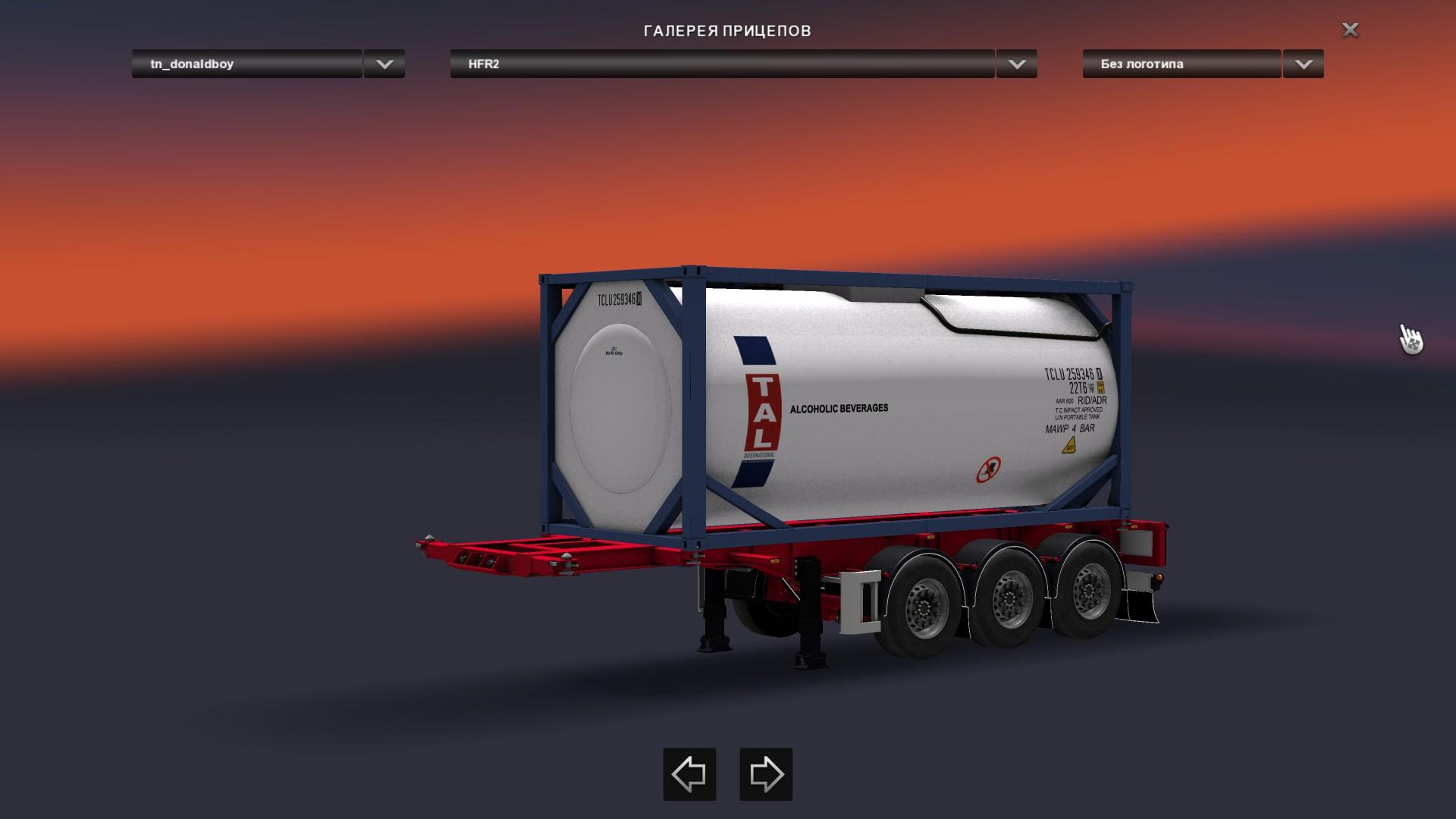Close the trailer gallery window

click(1350, 30)
